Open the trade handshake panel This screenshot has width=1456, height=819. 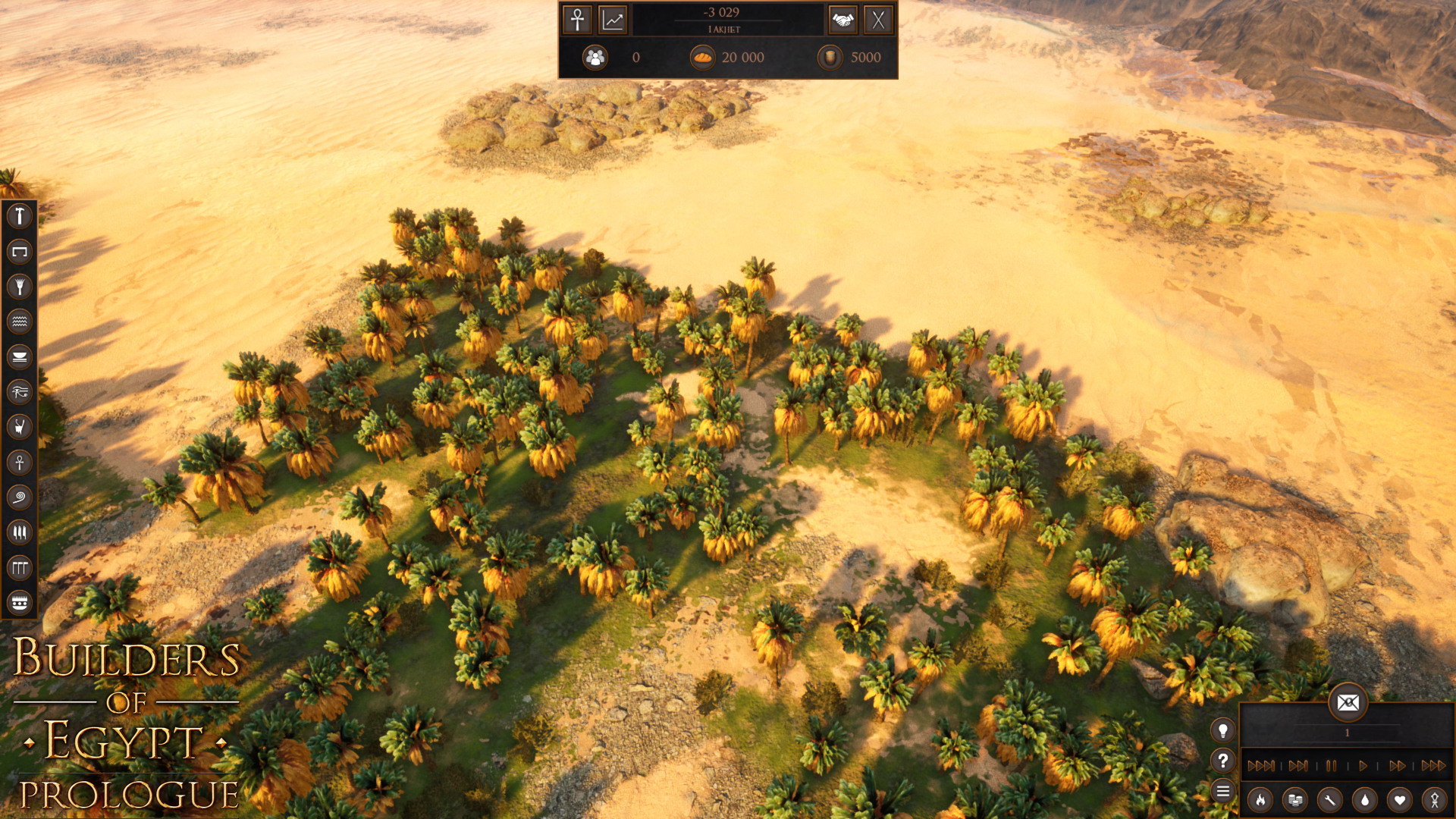pos(844,20)
